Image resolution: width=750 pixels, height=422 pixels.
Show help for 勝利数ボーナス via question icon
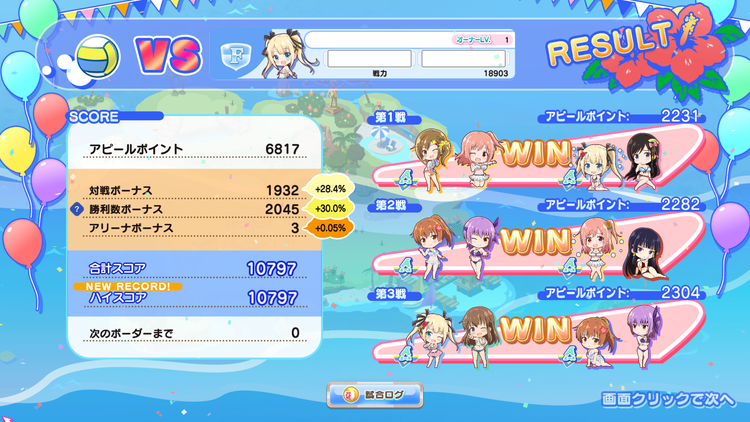pos(76,209)
